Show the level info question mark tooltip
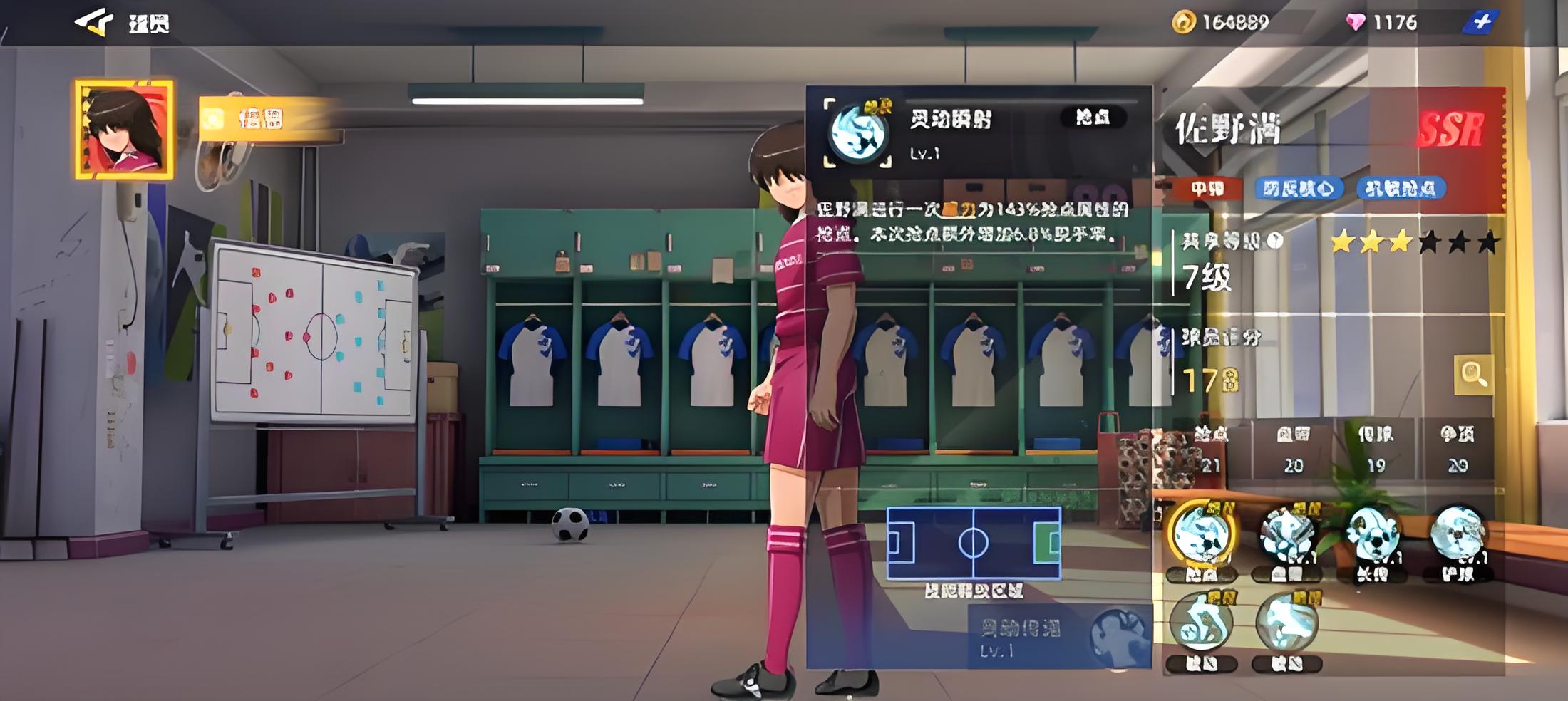The image size is (1568, 701). [x=1276, y=241]
